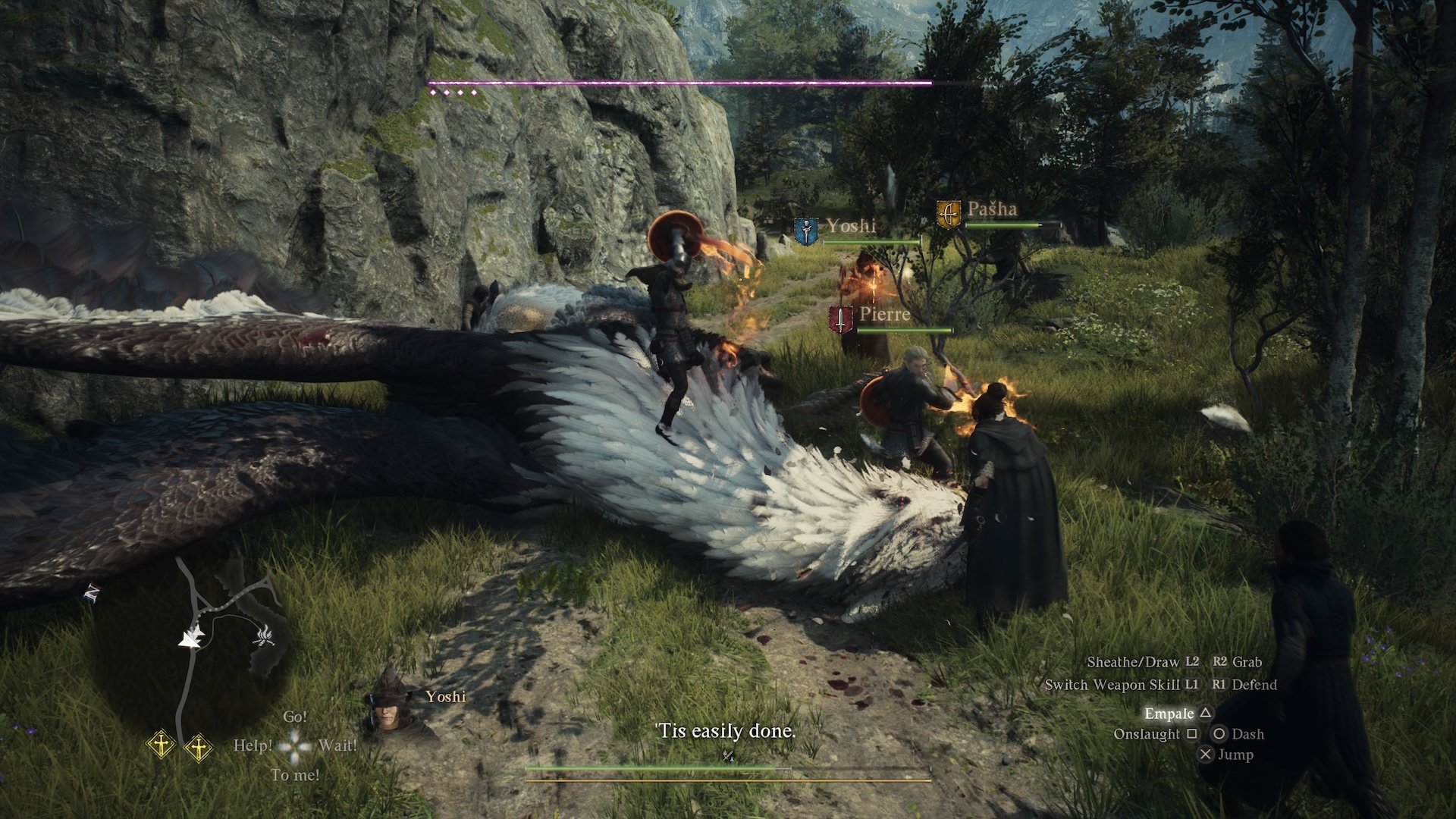Click Yoshi's blue mage vocation icon

(x=805, y=231)
